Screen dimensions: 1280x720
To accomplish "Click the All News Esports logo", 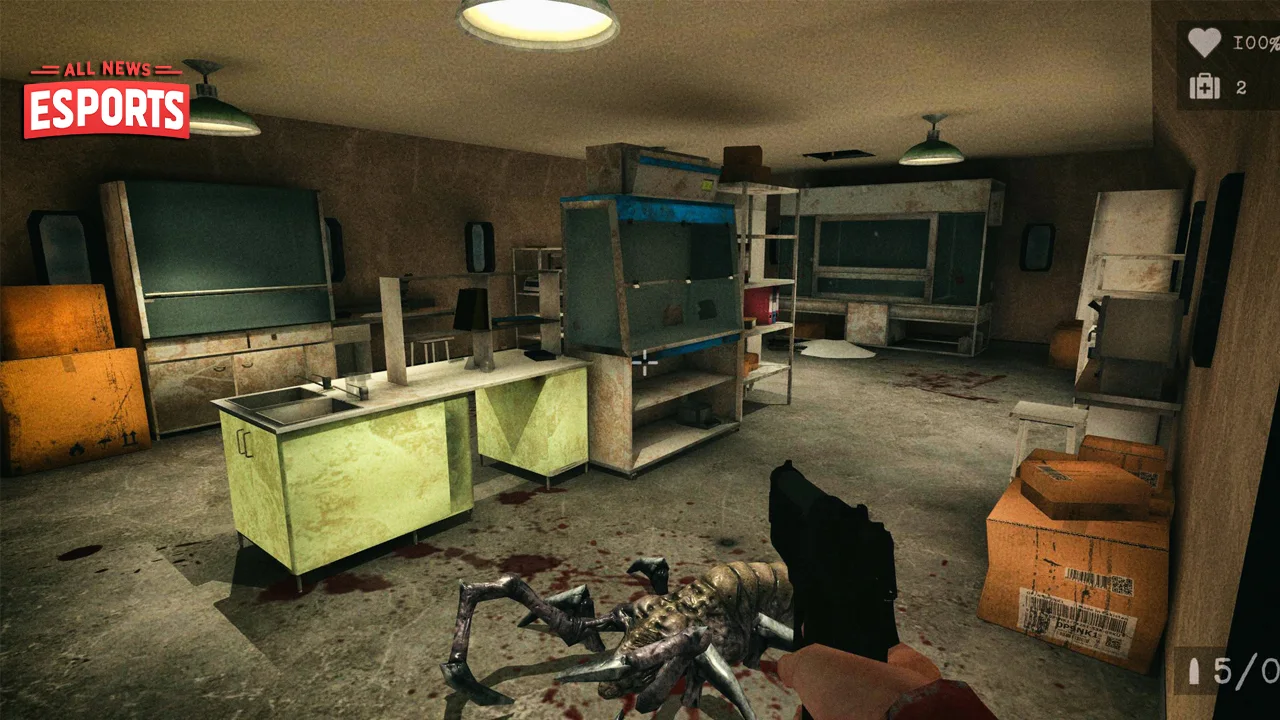I will (x=107, y=100).
